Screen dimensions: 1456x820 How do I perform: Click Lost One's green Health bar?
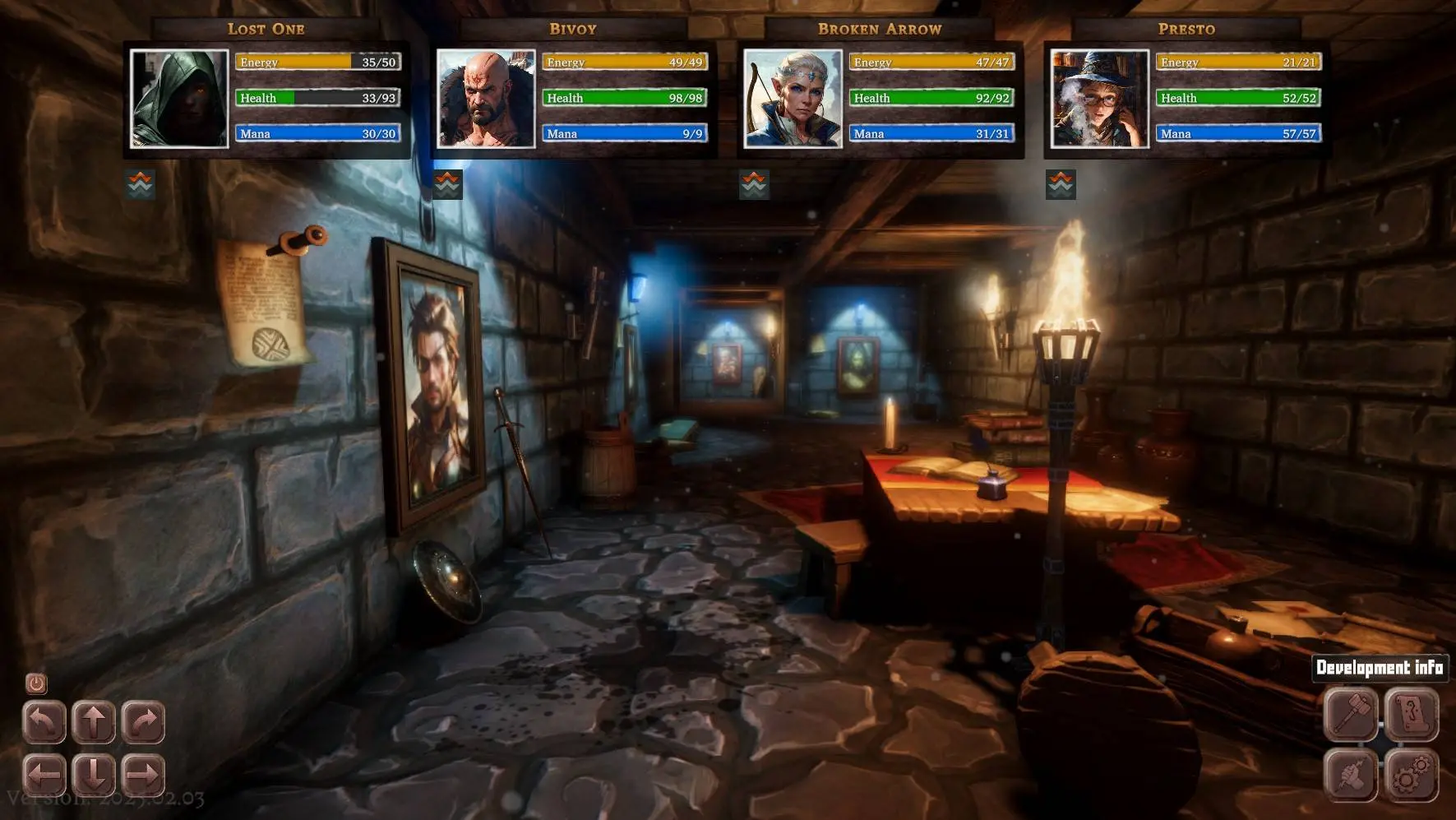click(x=317, y=97)
